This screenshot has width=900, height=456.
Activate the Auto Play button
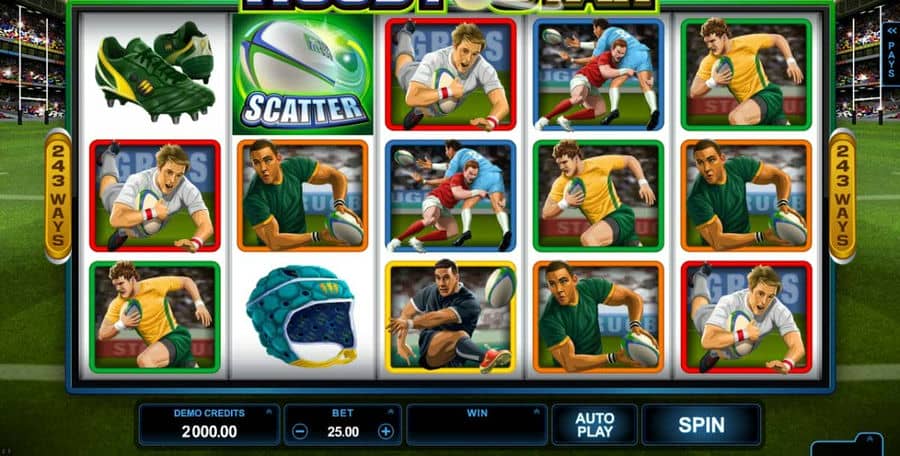pos(594,424)
